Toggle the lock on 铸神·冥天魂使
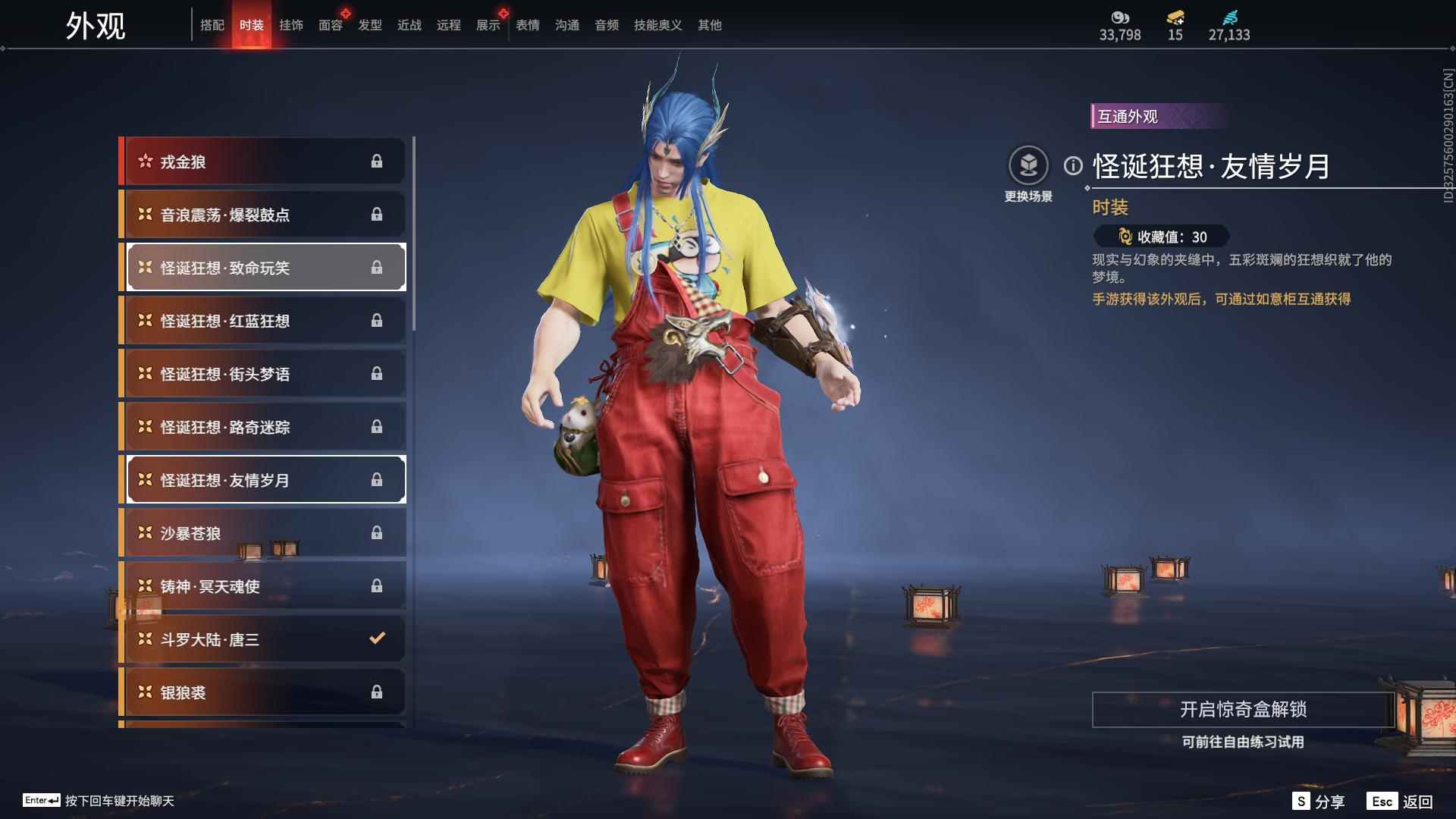This screenshot has width=1456, height=819. coord(378,585)
